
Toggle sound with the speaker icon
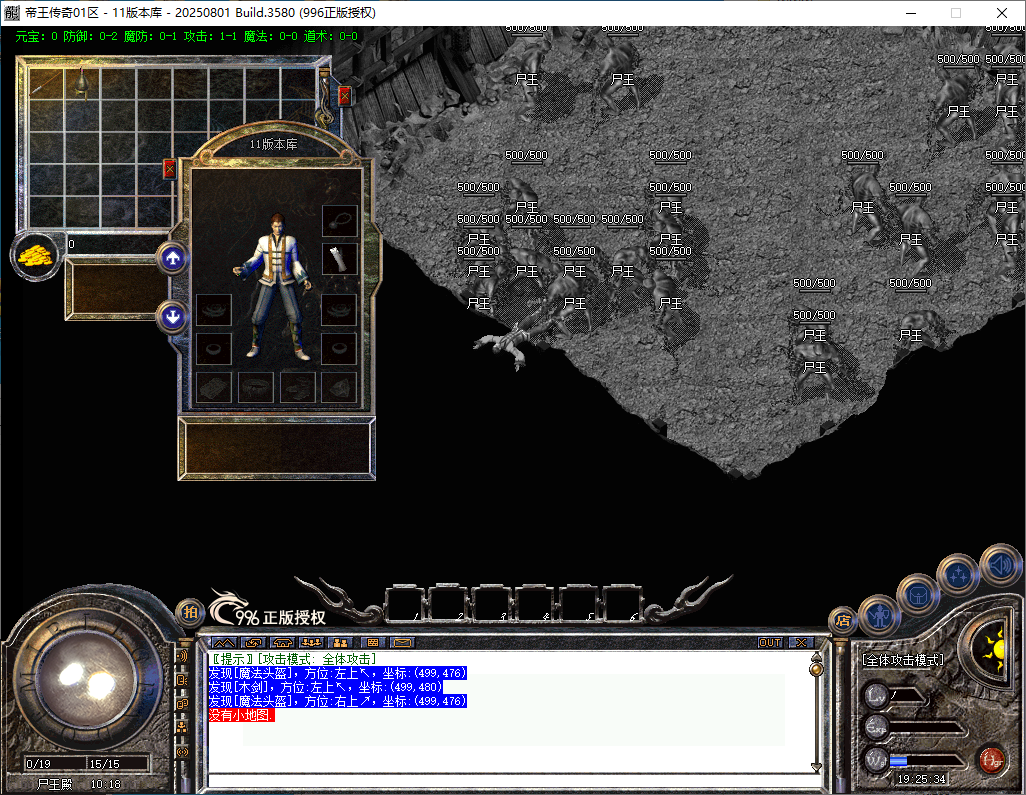[x=999, y=563]
